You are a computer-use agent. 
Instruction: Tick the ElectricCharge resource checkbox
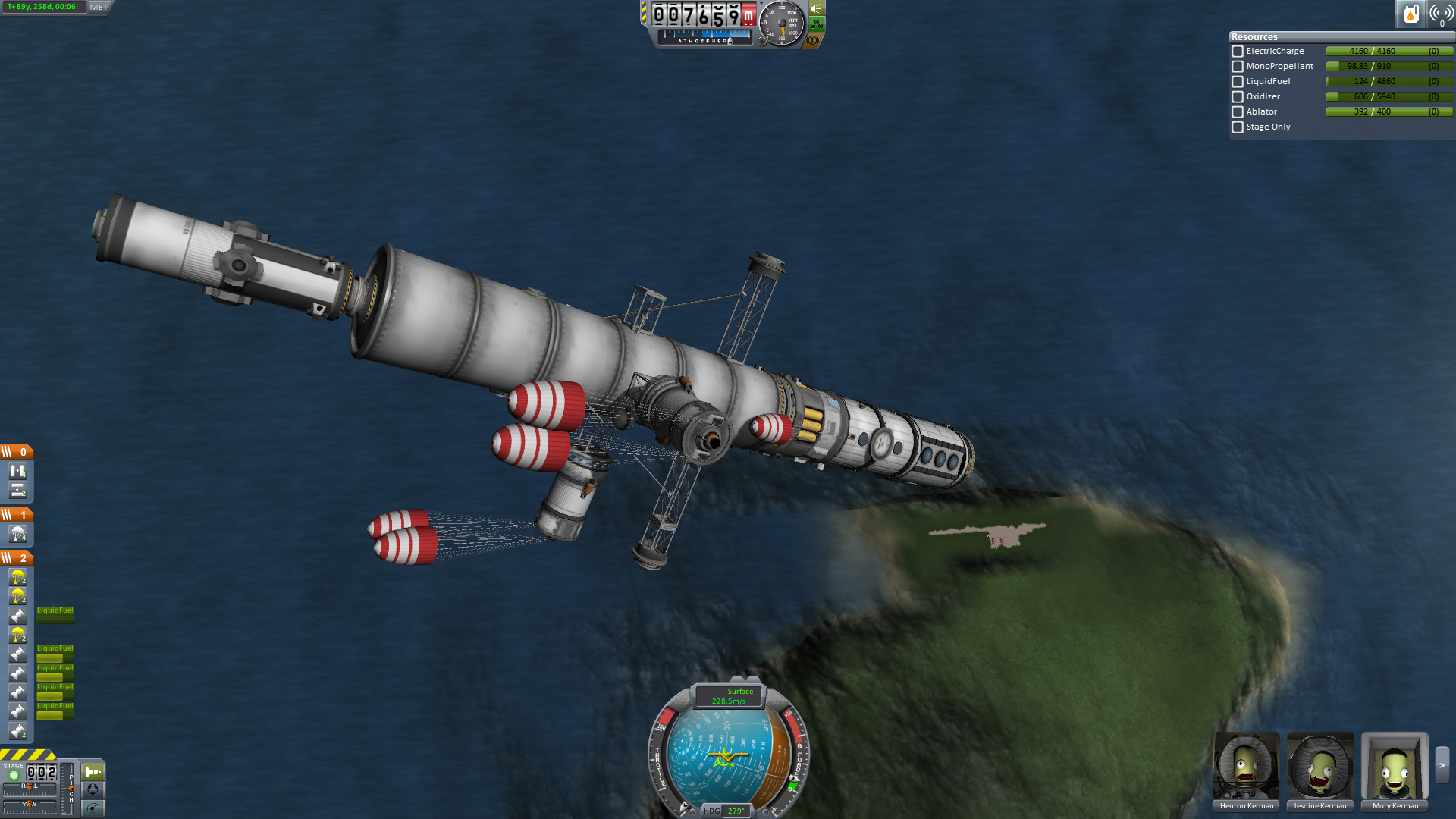(x=1238, y=52)
